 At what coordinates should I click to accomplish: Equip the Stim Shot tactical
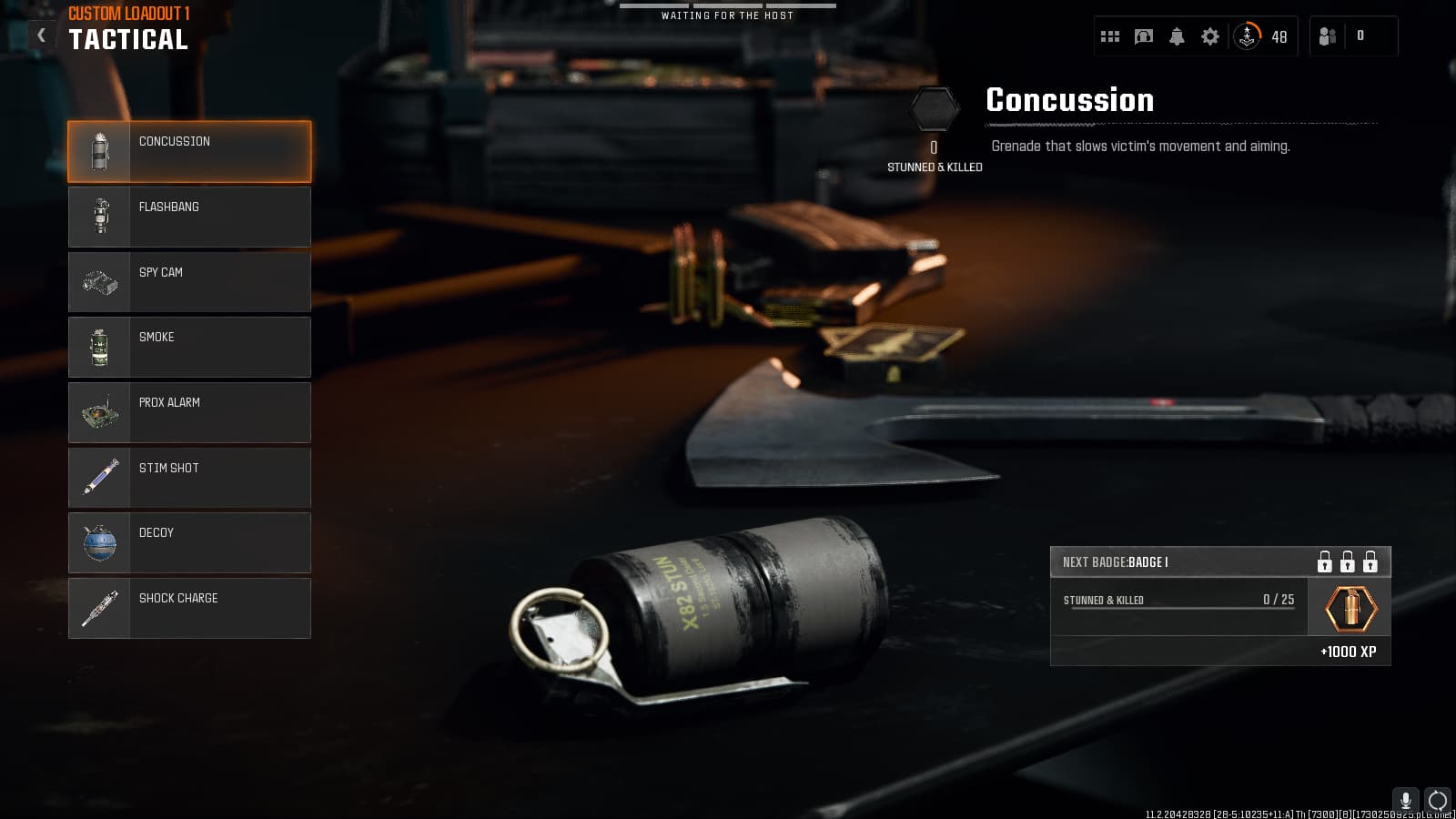click(189, 477)
